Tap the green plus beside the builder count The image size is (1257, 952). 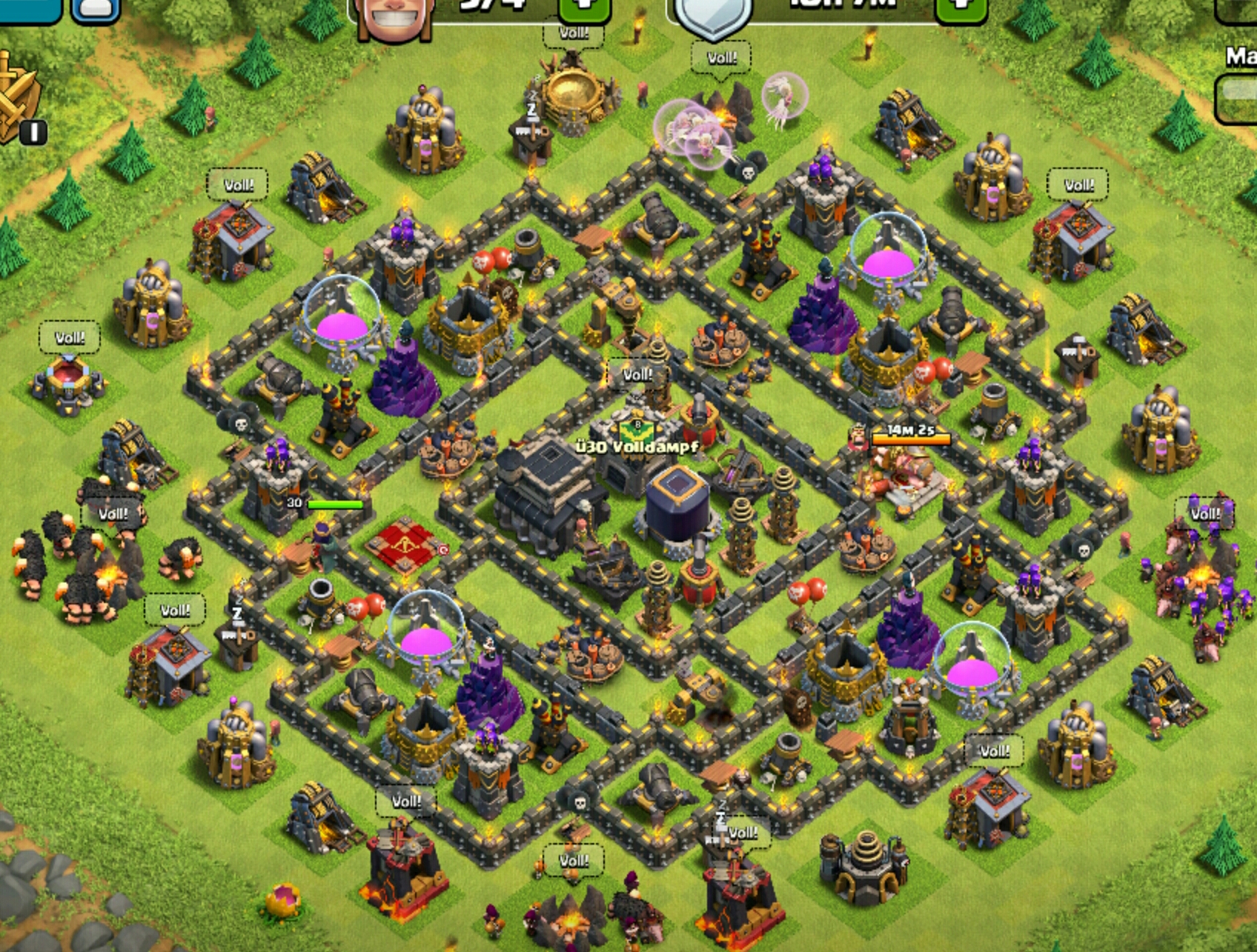585,9
